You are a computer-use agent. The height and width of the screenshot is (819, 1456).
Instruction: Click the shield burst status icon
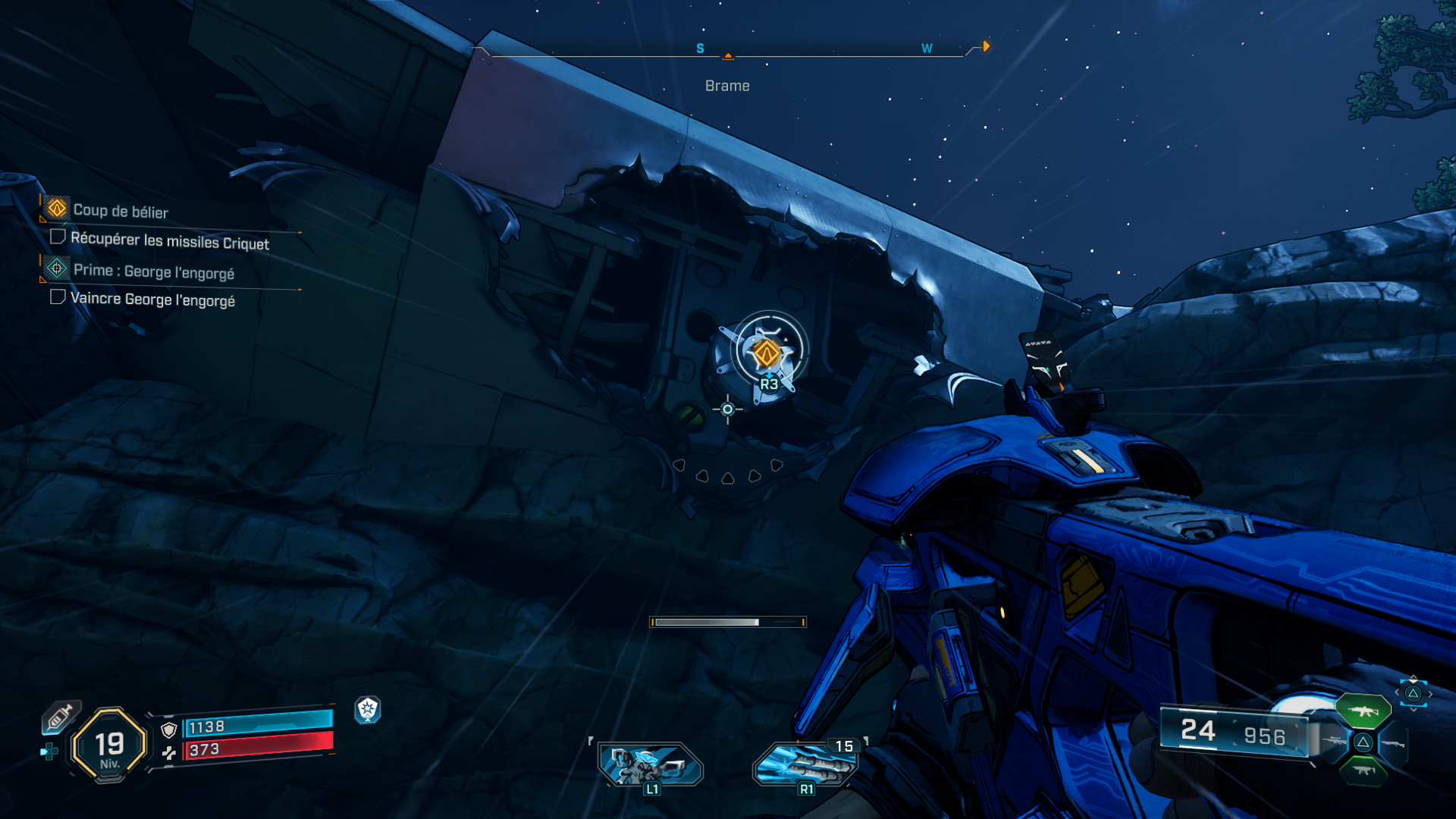368,710
